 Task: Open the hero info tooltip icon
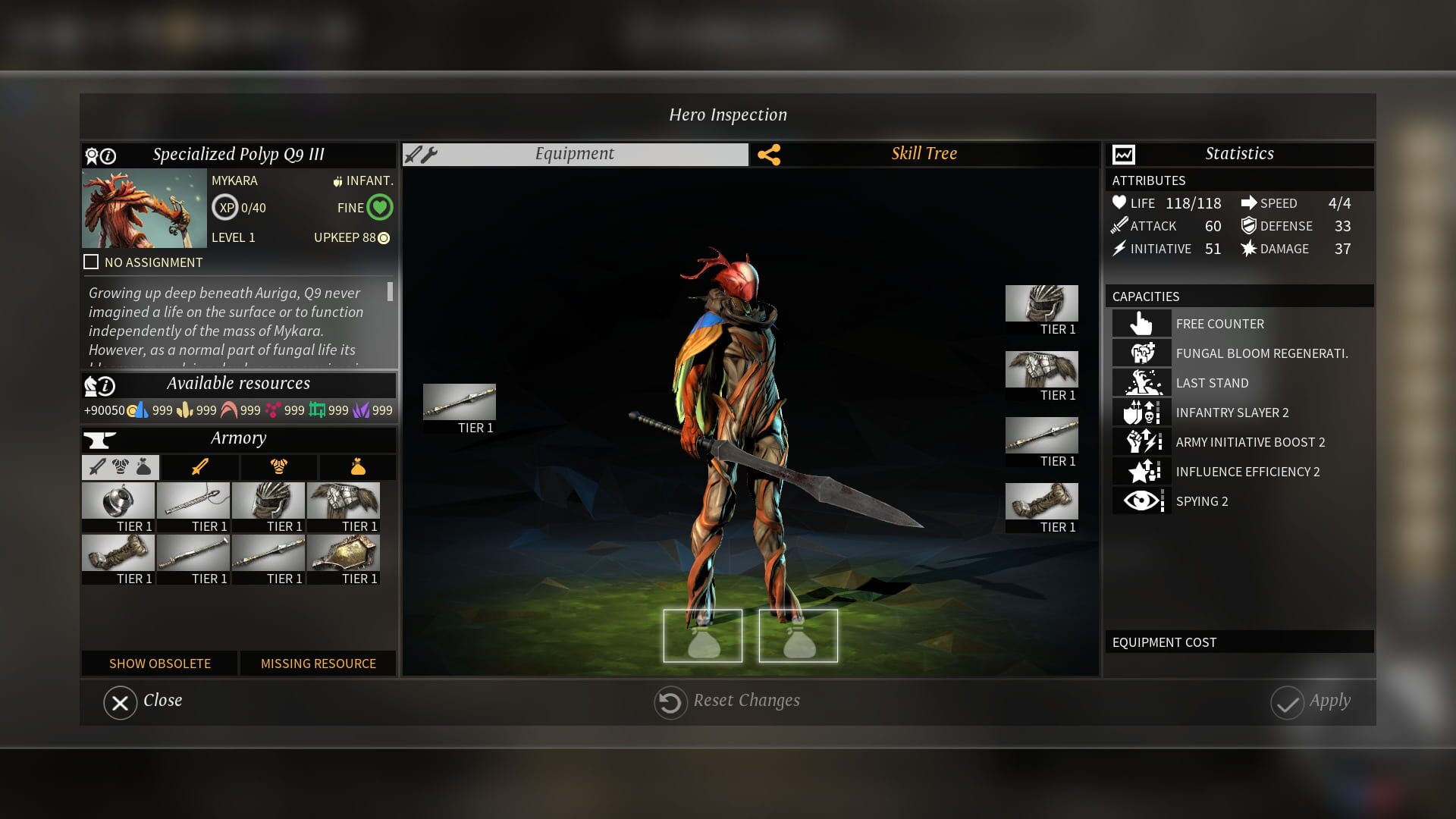point(108,154)
